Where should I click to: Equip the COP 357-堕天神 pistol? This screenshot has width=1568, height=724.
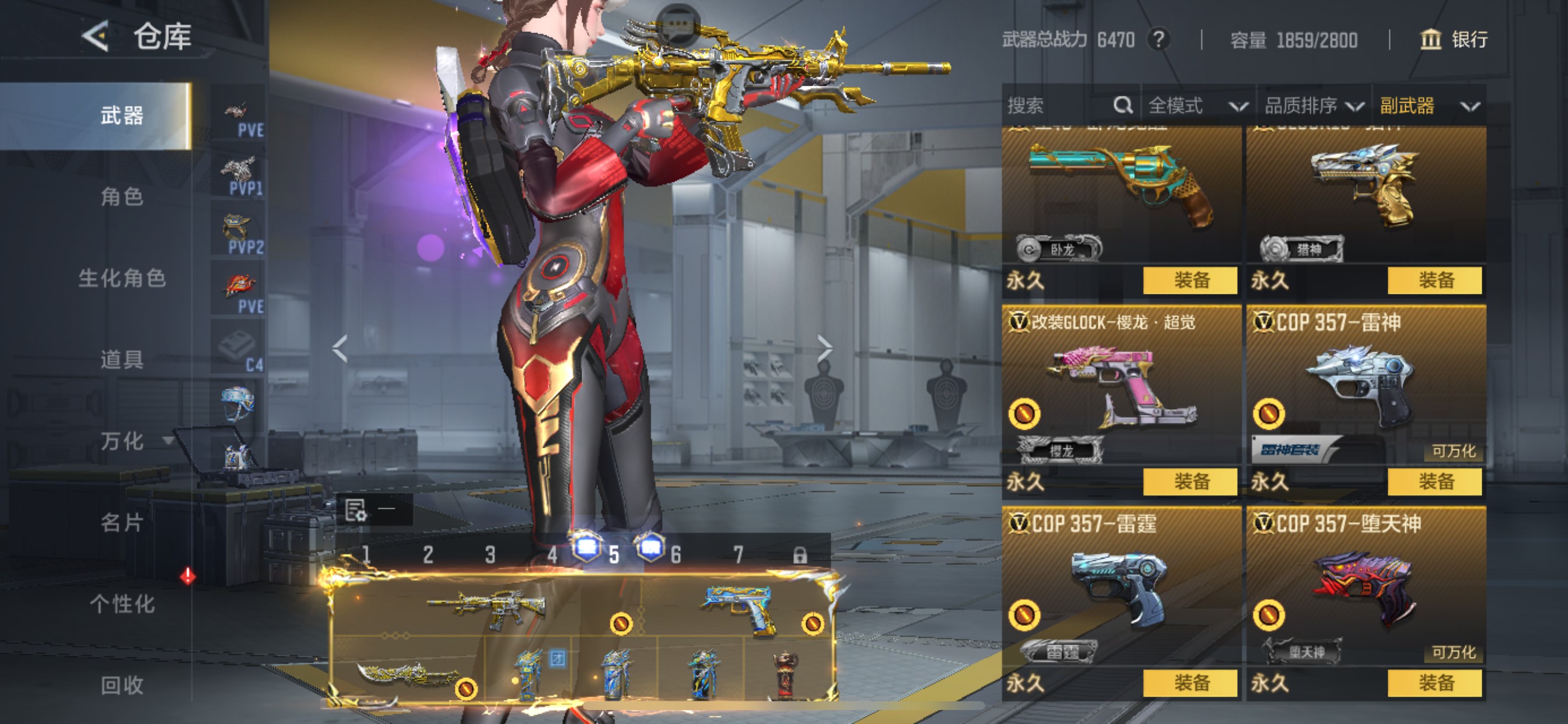[1434, 683]
